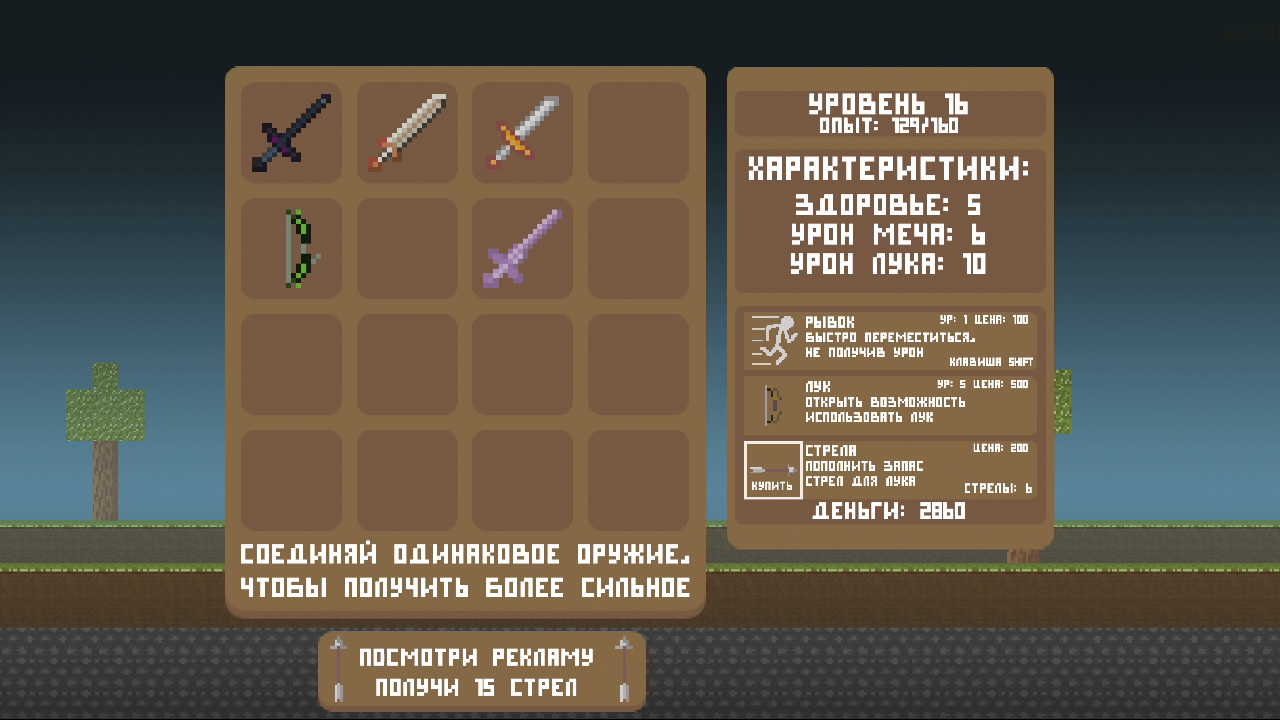Click the Опыт 129/160 experience display
This screenshot has height=720, width=1280.
pos(889,126)
